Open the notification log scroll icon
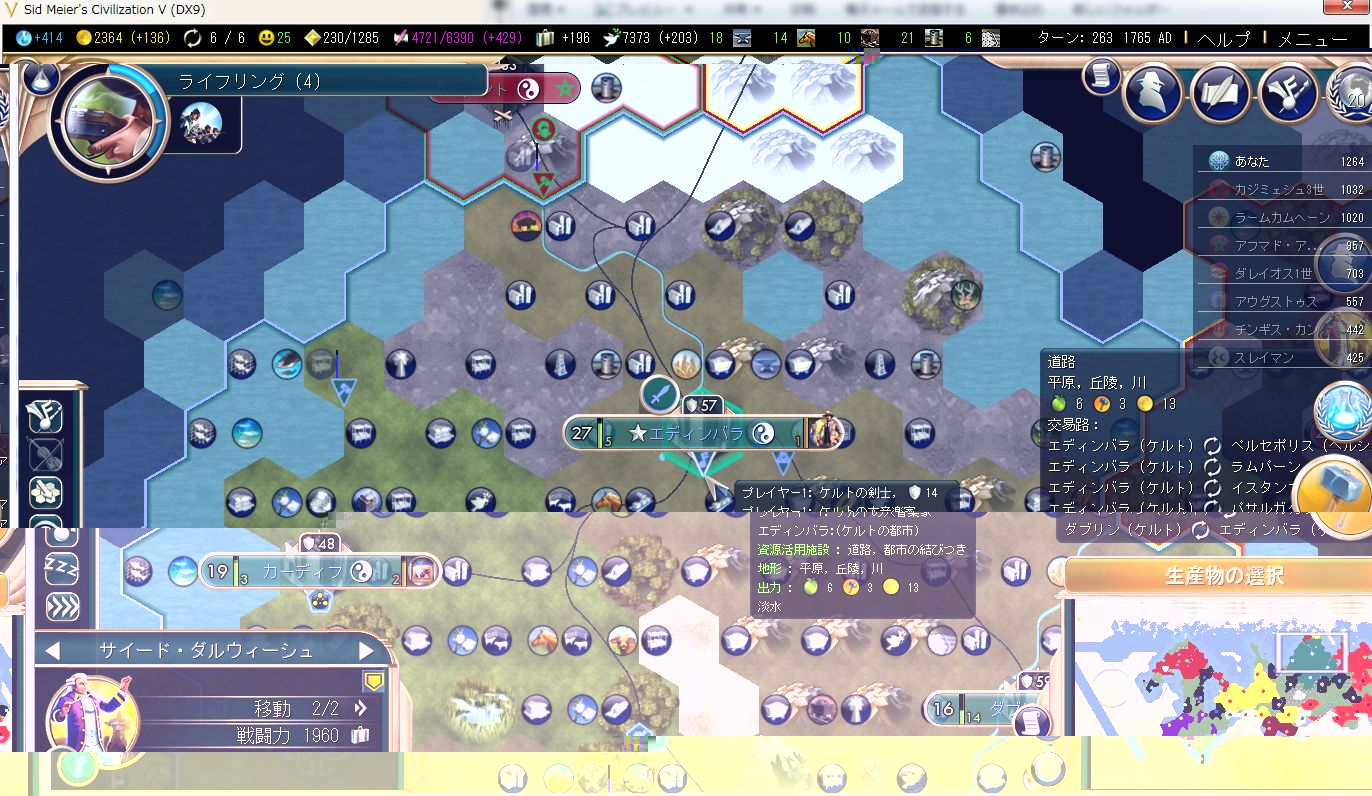1372x796 pixels. pyautogui.click(x=1100, y=78)
